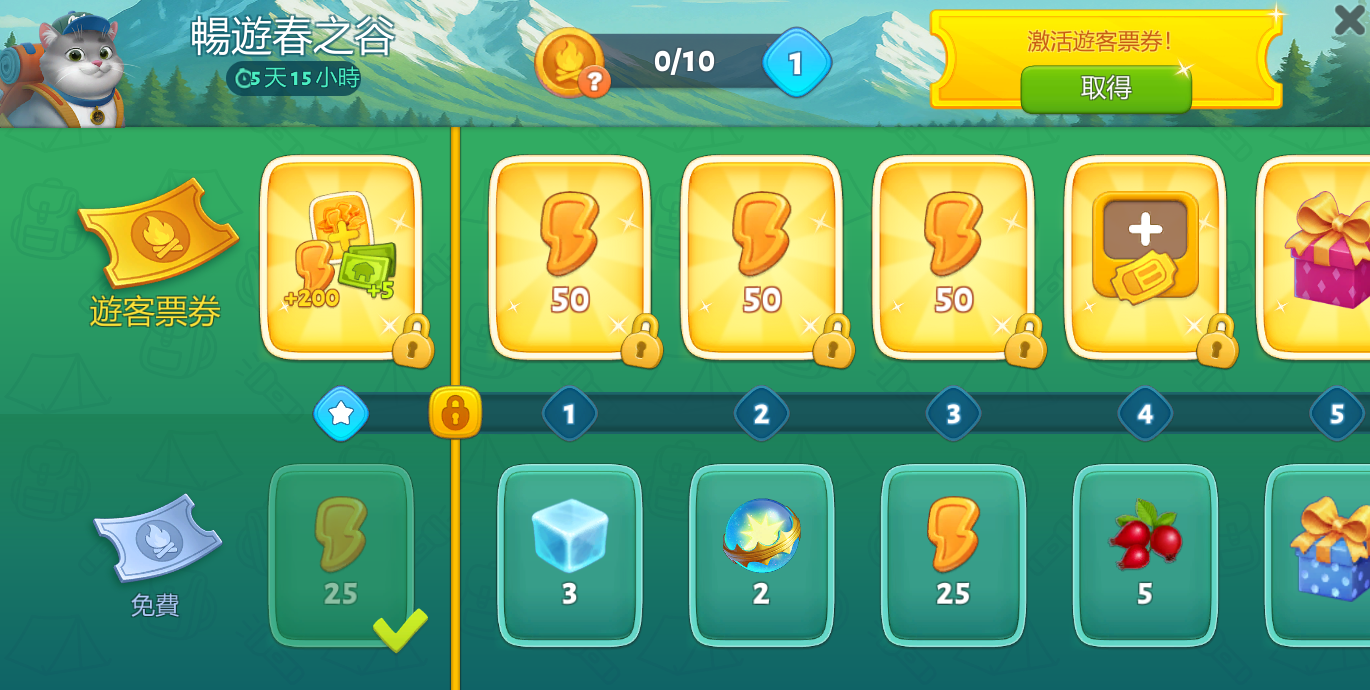Viewport: 1370px width, 690px height.
Task: Open the claimed 25 energy reward tile
Action: pyautogui.click(x=341, y=555)
